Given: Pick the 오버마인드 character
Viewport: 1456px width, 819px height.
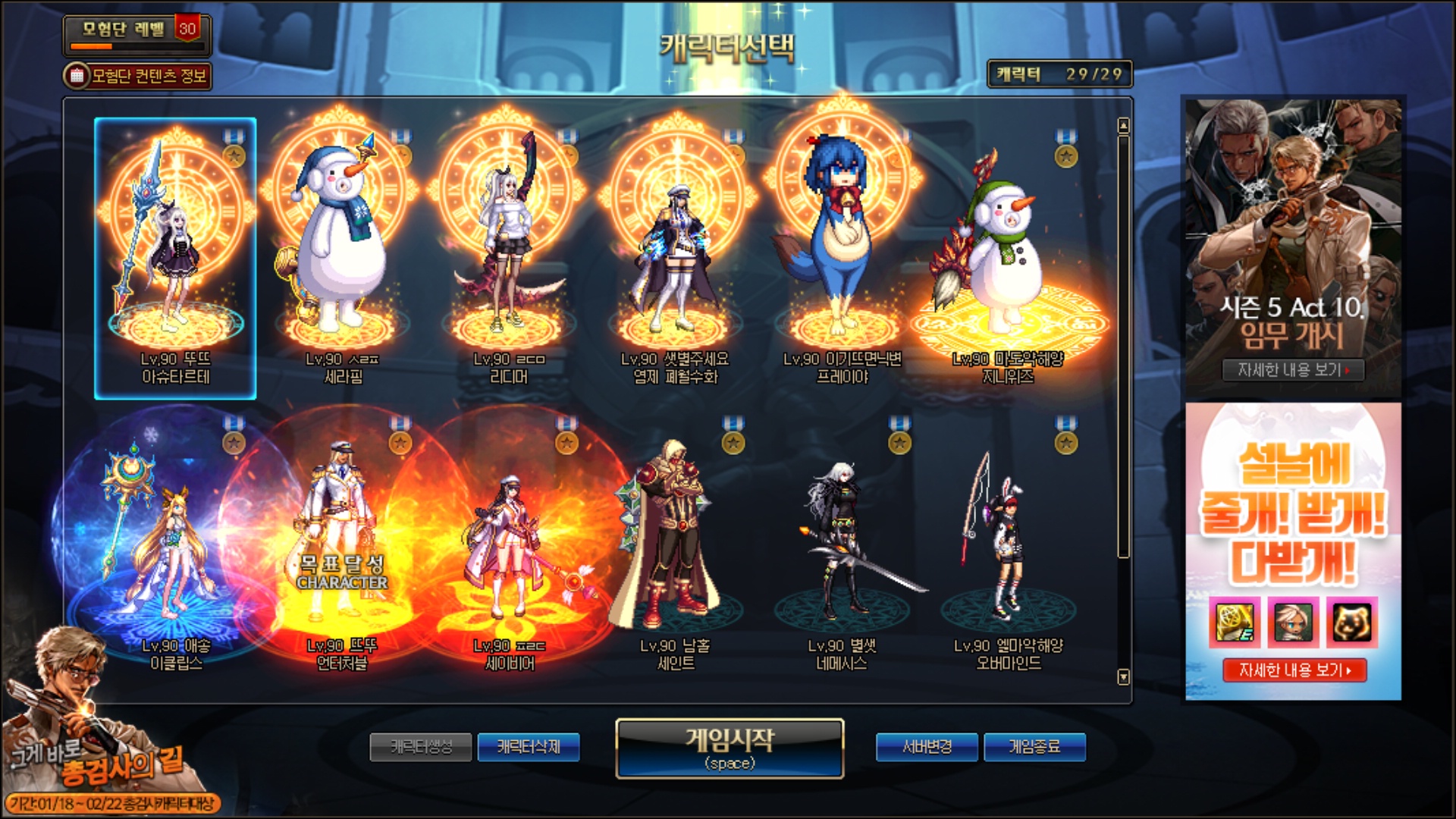Looking at the screenshot, I should point(1008,546).
